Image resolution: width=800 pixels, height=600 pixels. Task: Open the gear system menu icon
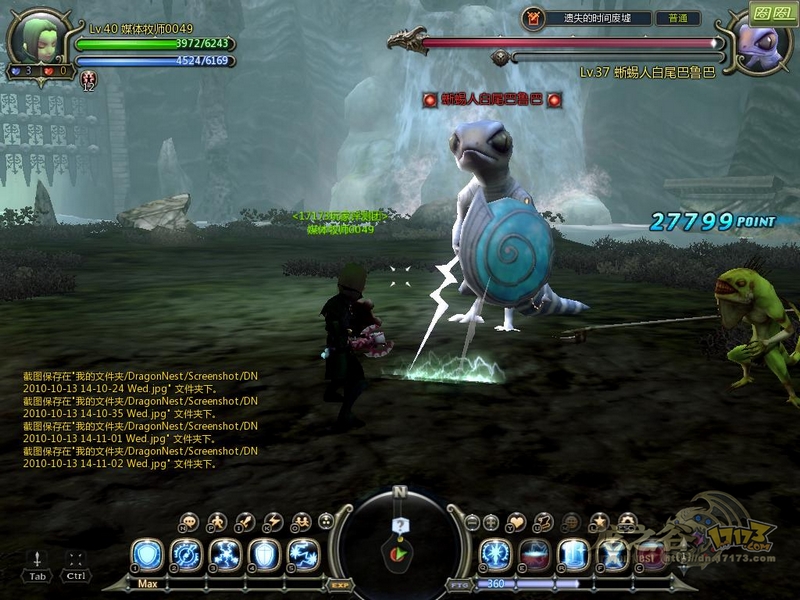pos(627,521)
